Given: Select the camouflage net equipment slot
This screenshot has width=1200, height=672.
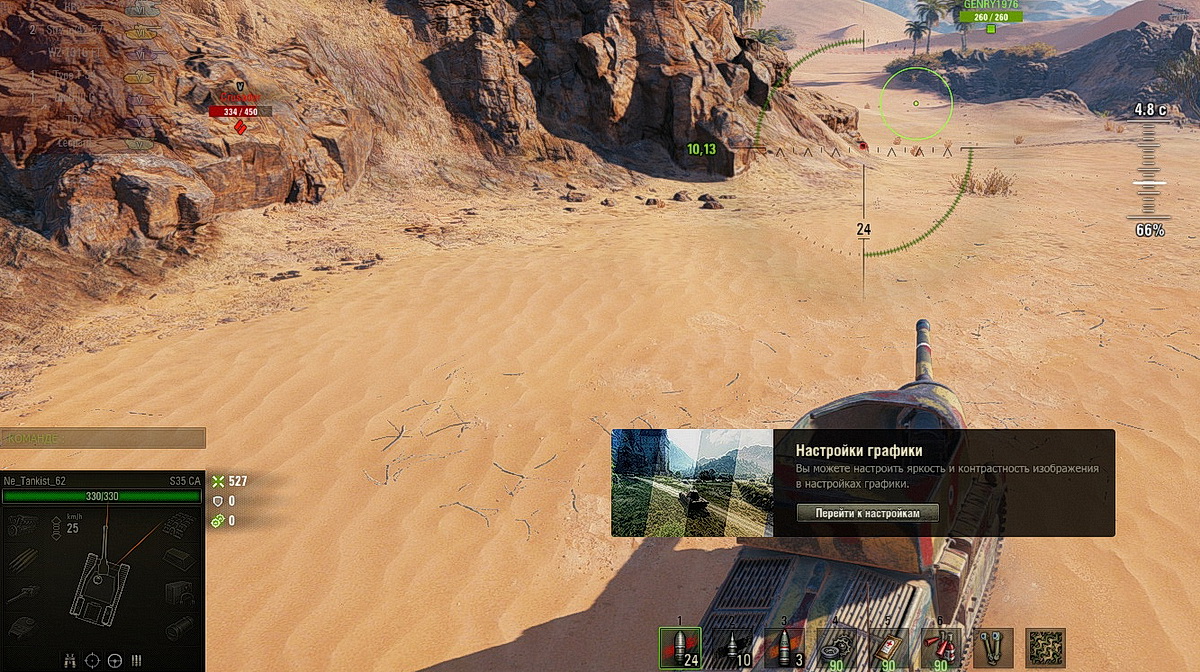Looking at the screenshot, I should coord(1045,648).
